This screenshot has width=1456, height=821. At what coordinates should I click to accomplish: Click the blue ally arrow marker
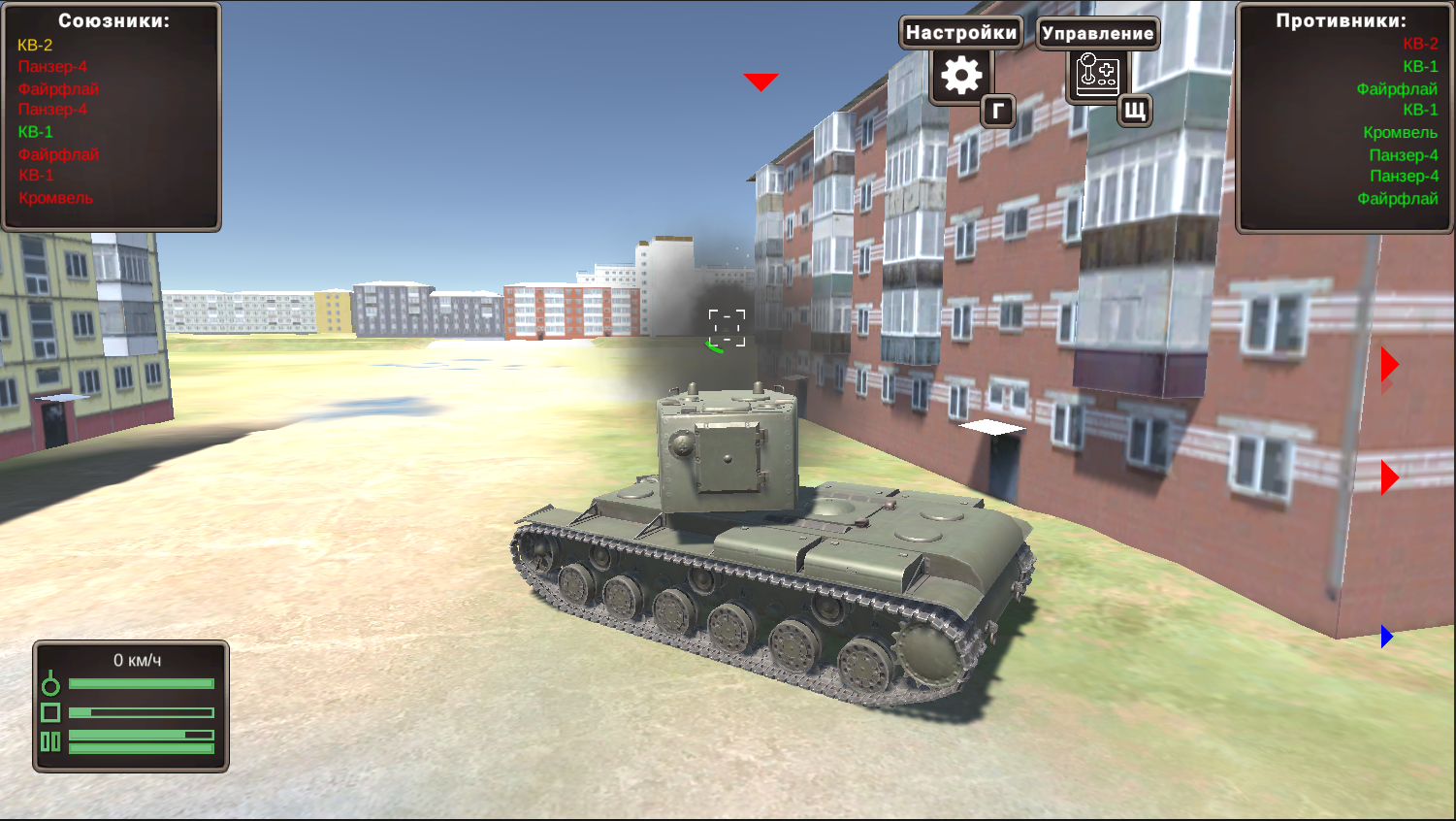pyautogui.click(x=1385, y=638)
